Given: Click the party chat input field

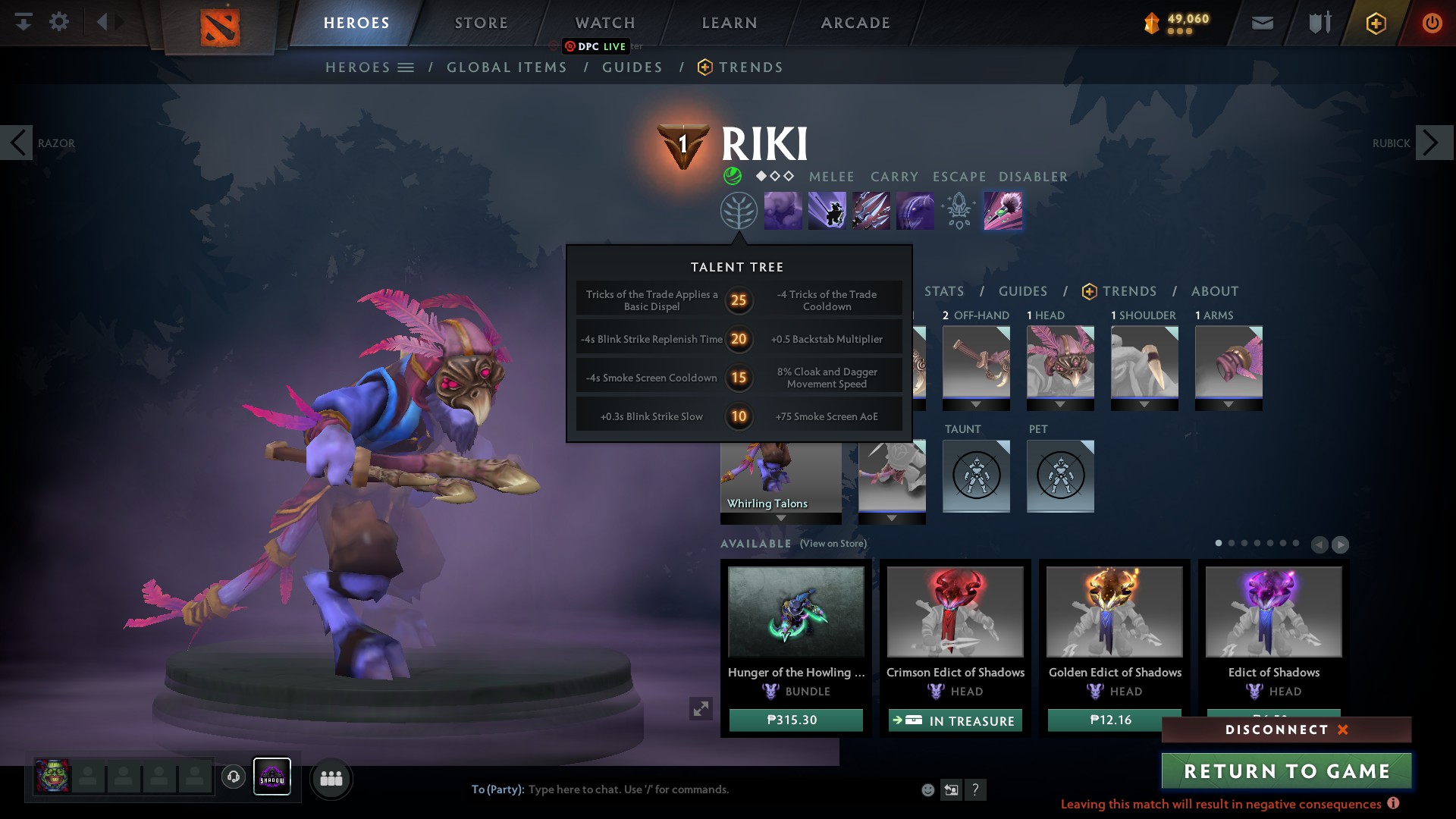Looking at the screenshot, I should 682,789.
